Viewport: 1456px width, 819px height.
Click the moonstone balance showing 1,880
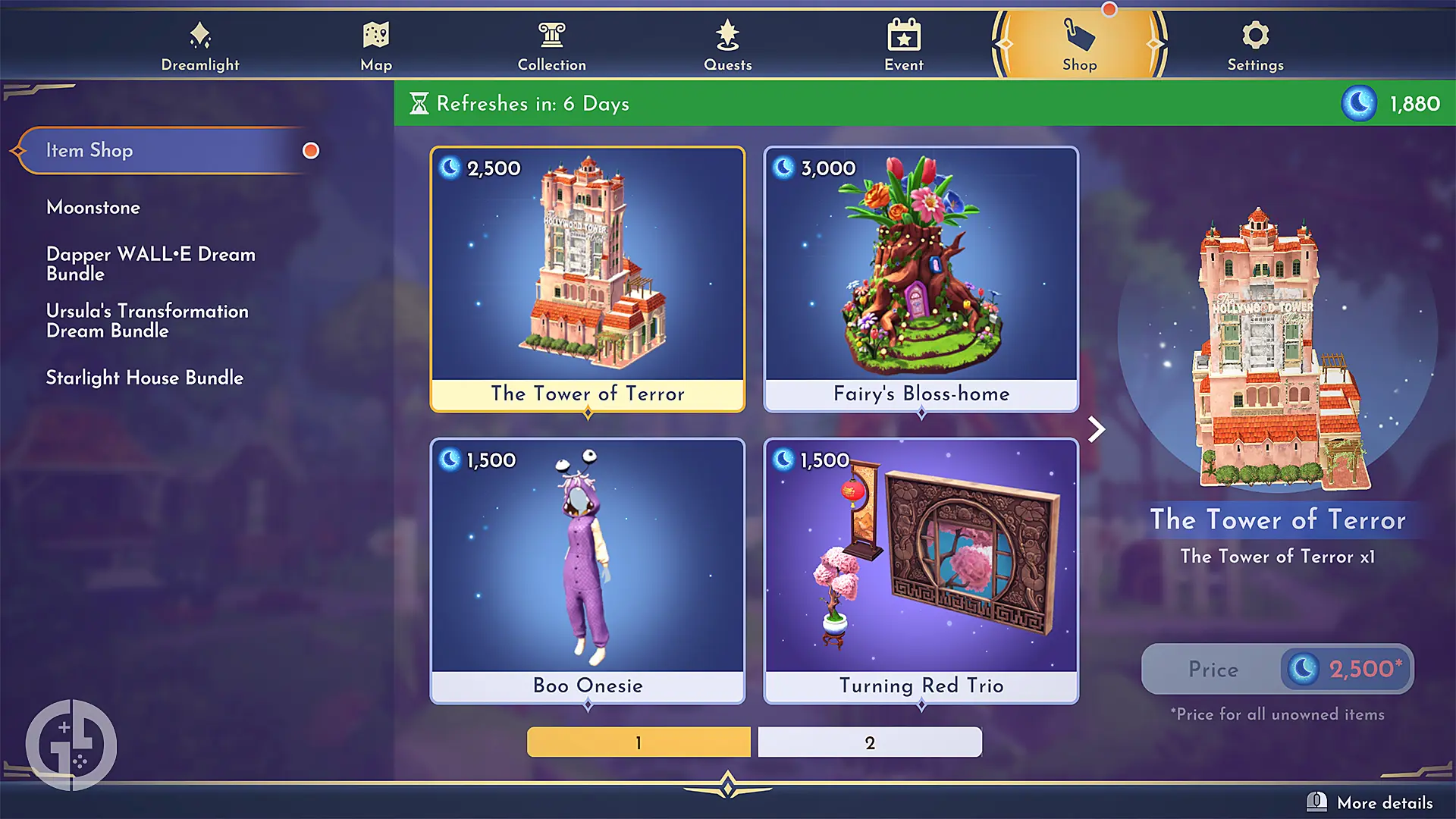point(1394,104)
